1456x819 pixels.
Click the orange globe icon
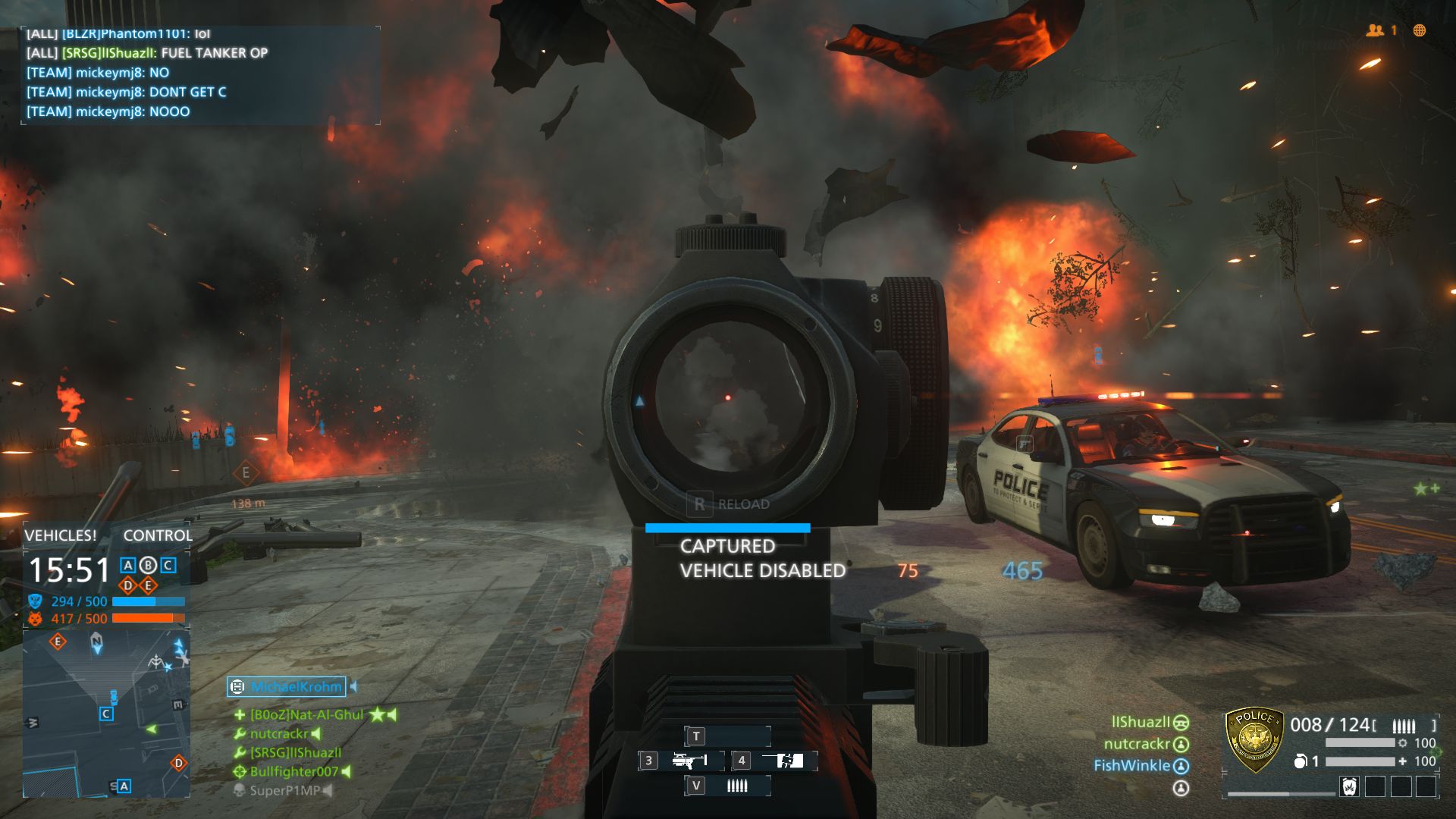[x=1420, y=30]
